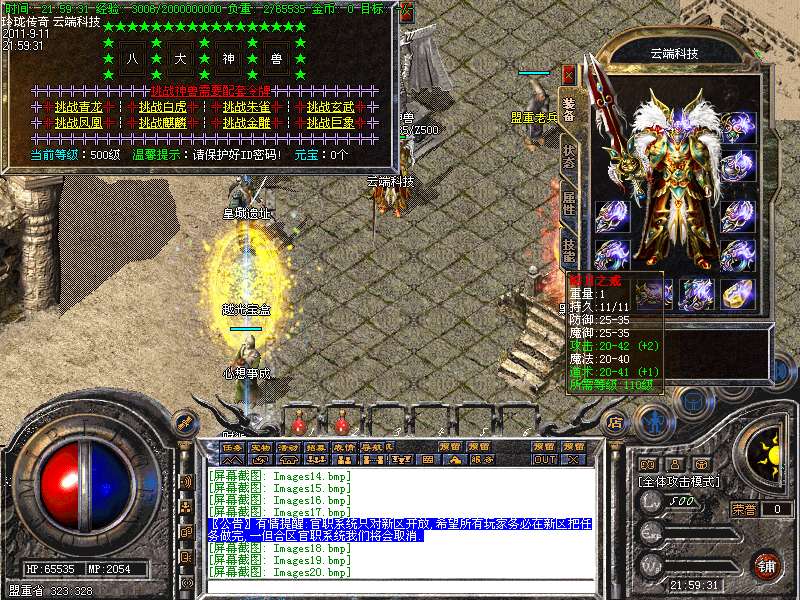Show the 技能 skills tab
The image size is (800, 600).
tap(568, 247)
